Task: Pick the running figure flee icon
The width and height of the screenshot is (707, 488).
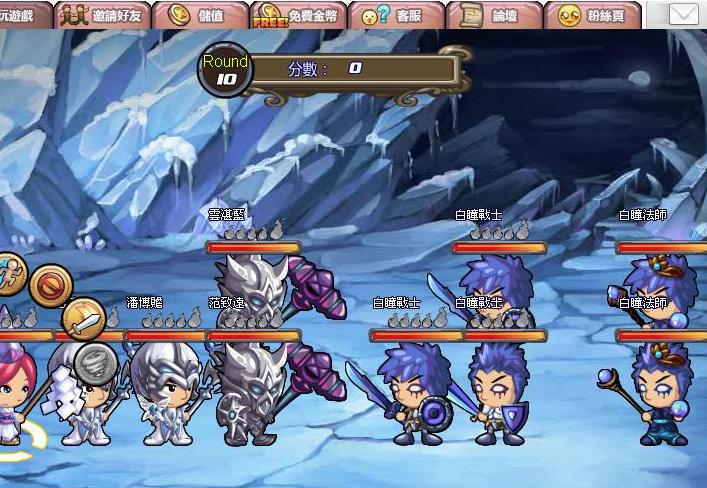Action: (8, 272)
